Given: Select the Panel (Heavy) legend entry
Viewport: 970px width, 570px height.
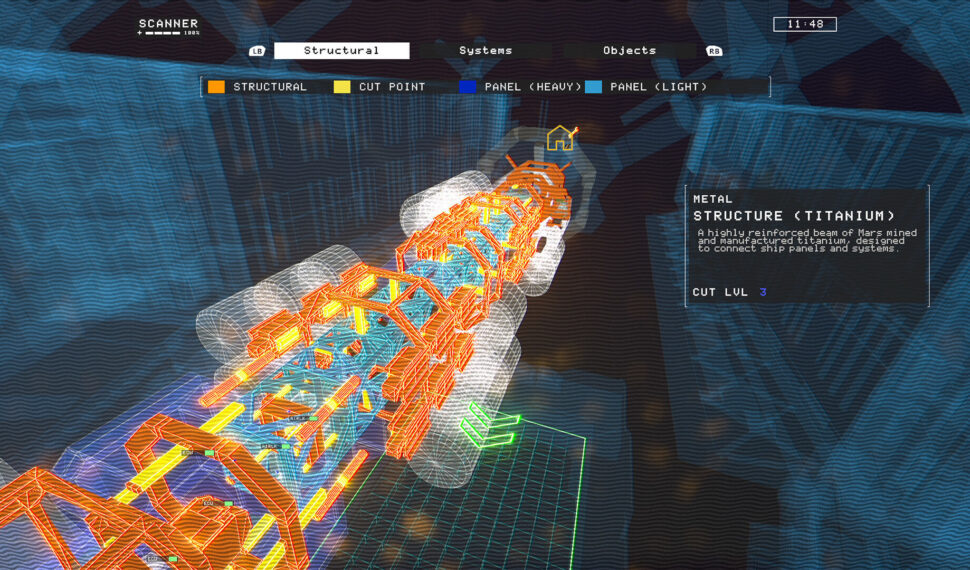Looking at the screenshot, I should [x=521, y=87].
